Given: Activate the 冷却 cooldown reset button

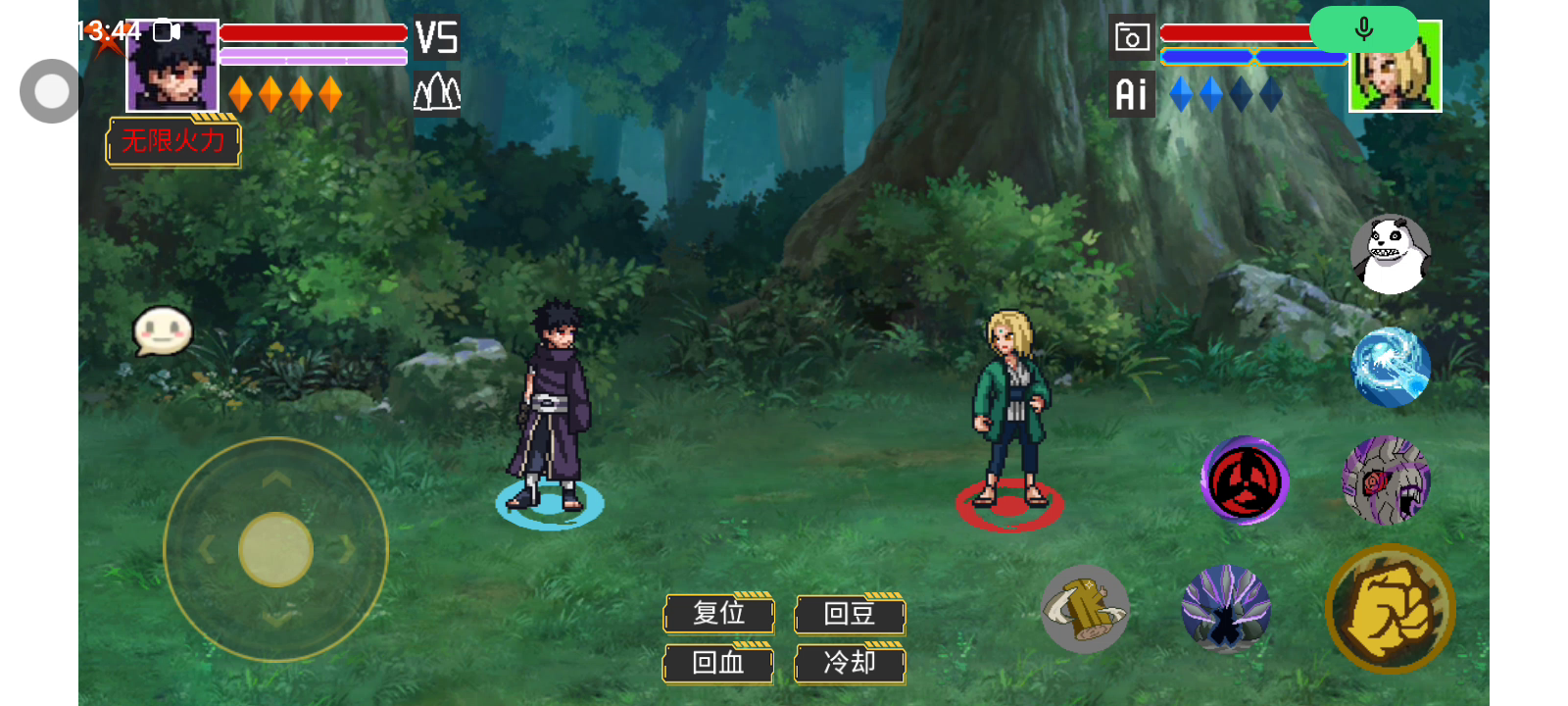Looking at the screenshot, I should (849, 663).
